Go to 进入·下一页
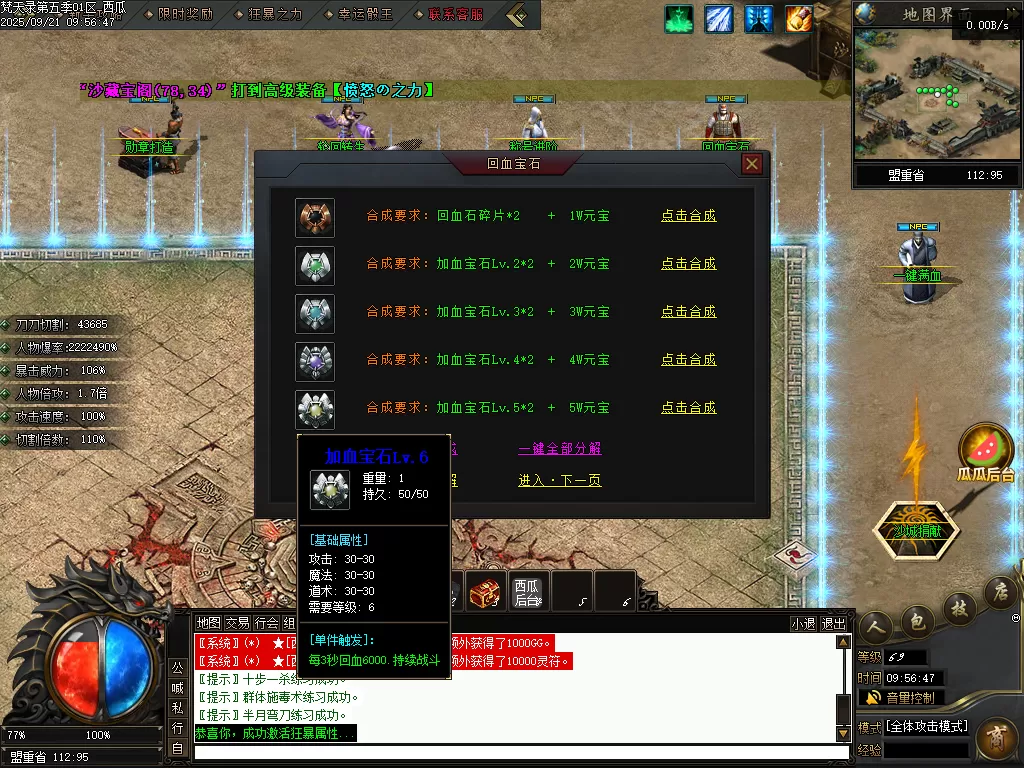Viewport: 1024px width, 768px height. [559, 481]
